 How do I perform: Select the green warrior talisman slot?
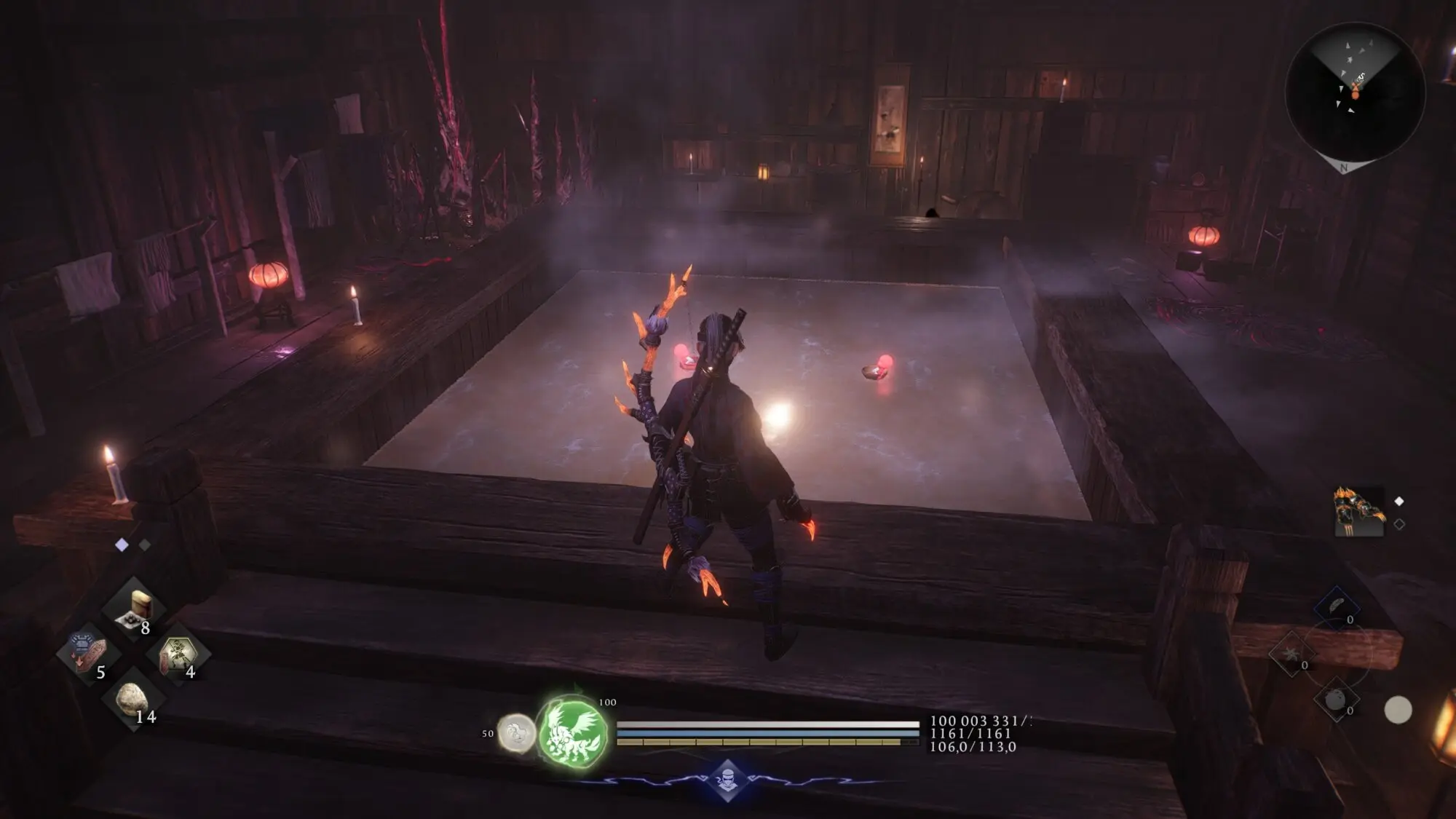178,654
